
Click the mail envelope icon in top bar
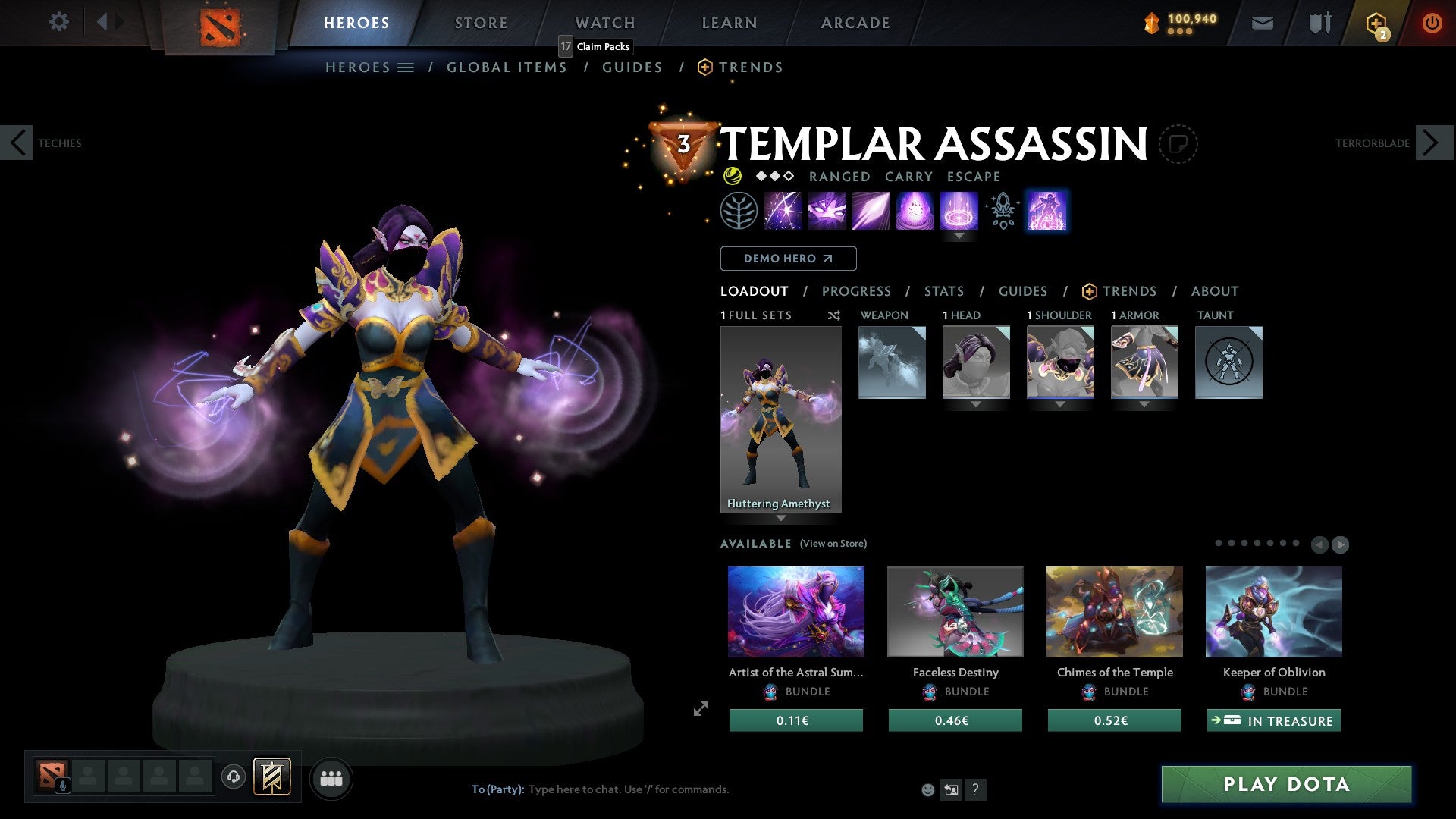pyautogui.click(x=1263, y=22)
